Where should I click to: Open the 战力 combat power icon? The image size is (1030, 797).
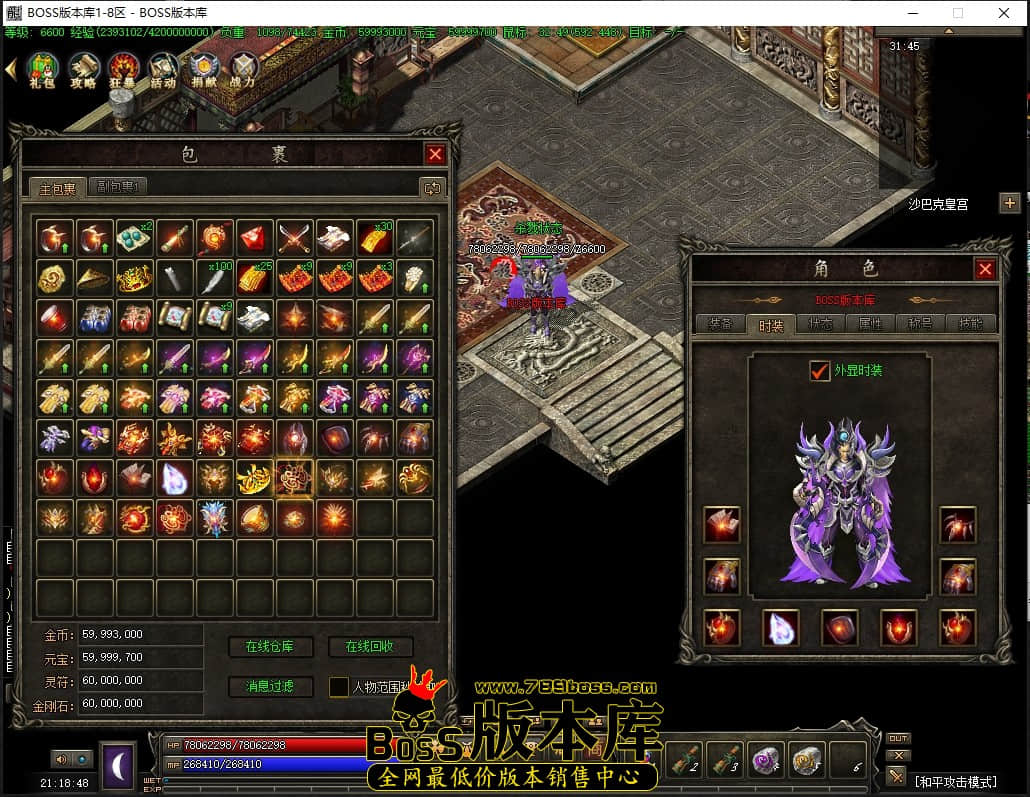pos(243,69)
